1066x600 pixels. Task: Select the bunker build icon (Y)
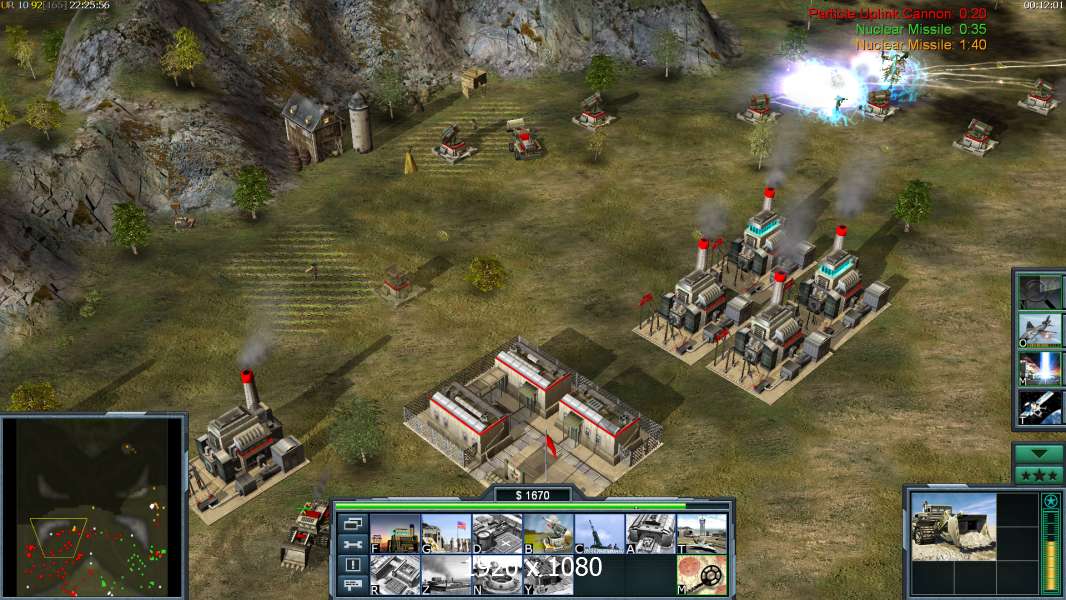tap(548, 575)
